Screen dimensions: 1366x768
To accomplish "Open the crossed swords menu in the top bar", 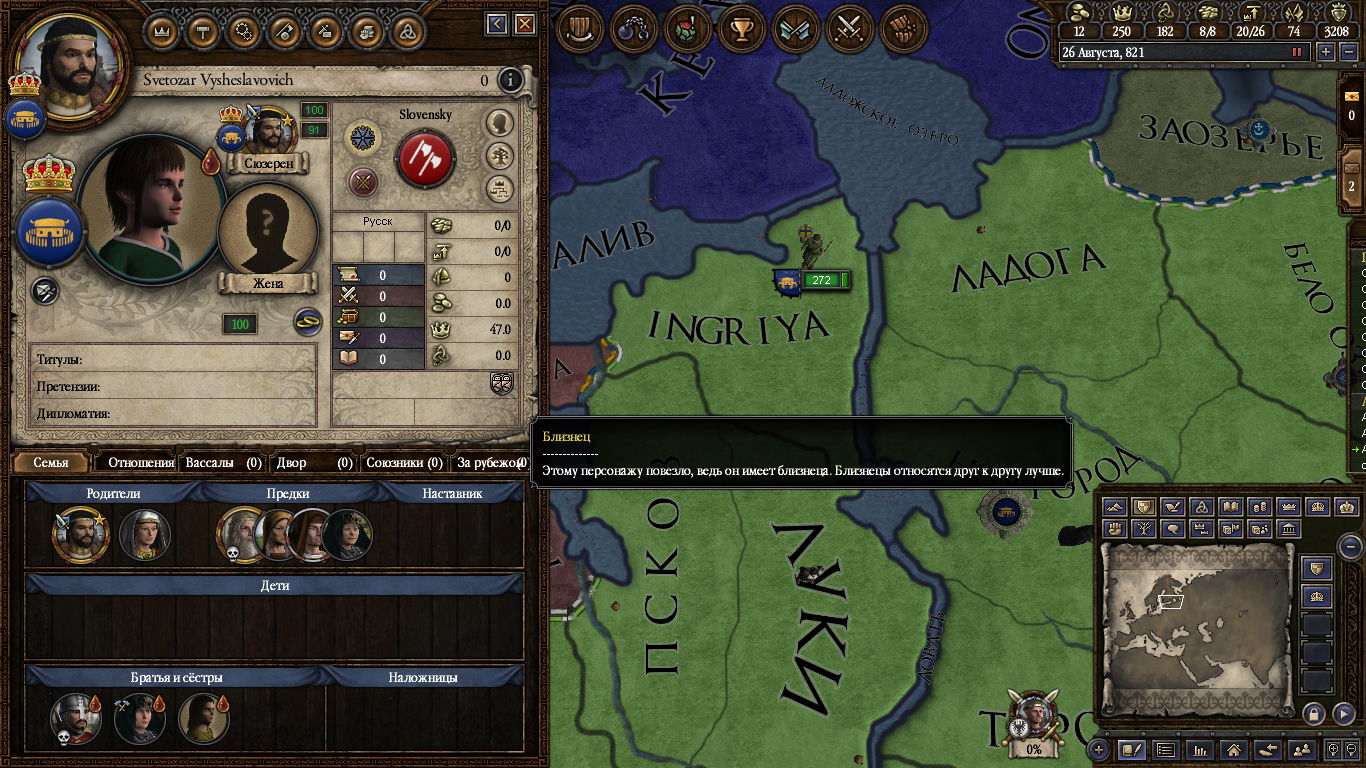I will [849, 28].
